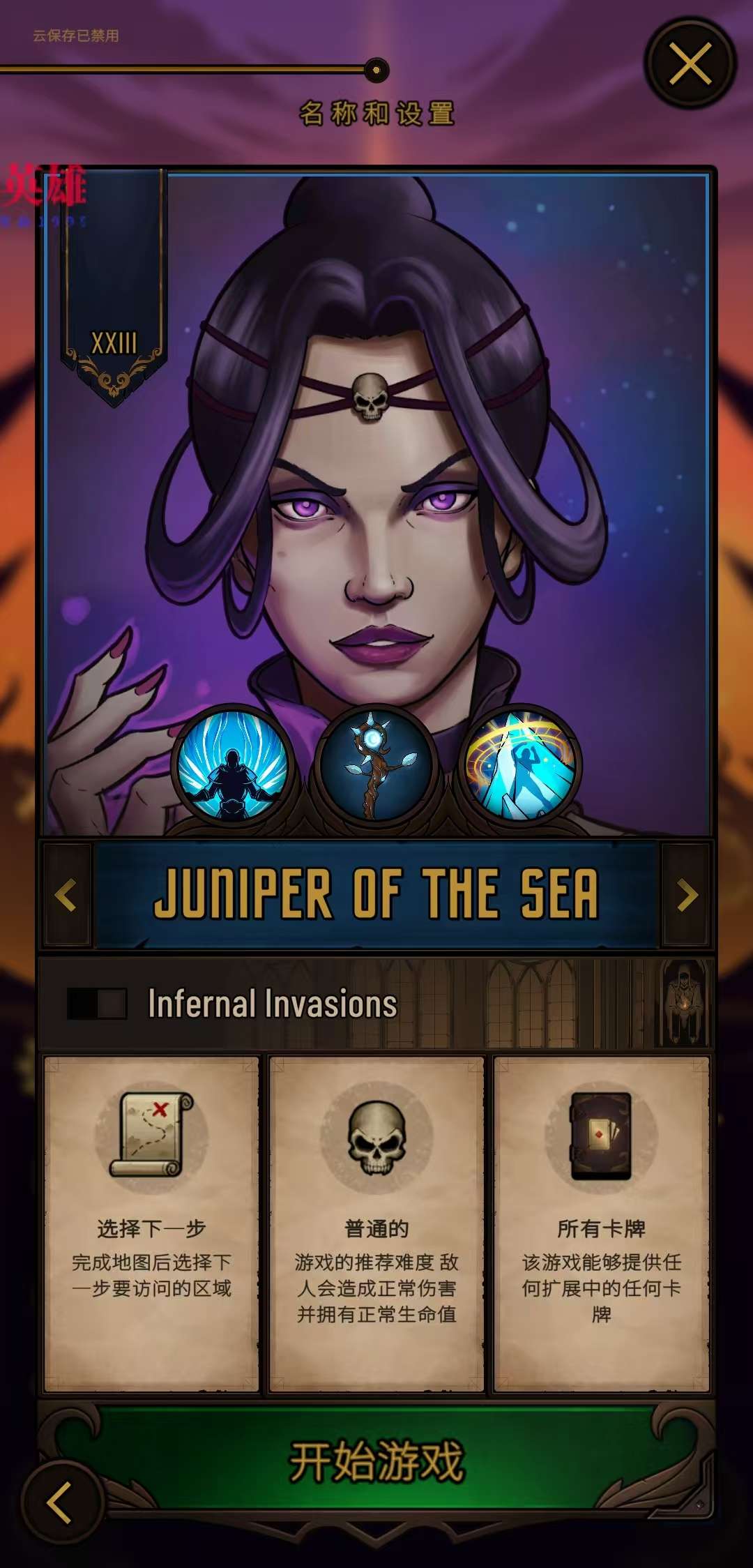Tap the XXIII hero level banner

pyautogui.click(x=114, y=342)
